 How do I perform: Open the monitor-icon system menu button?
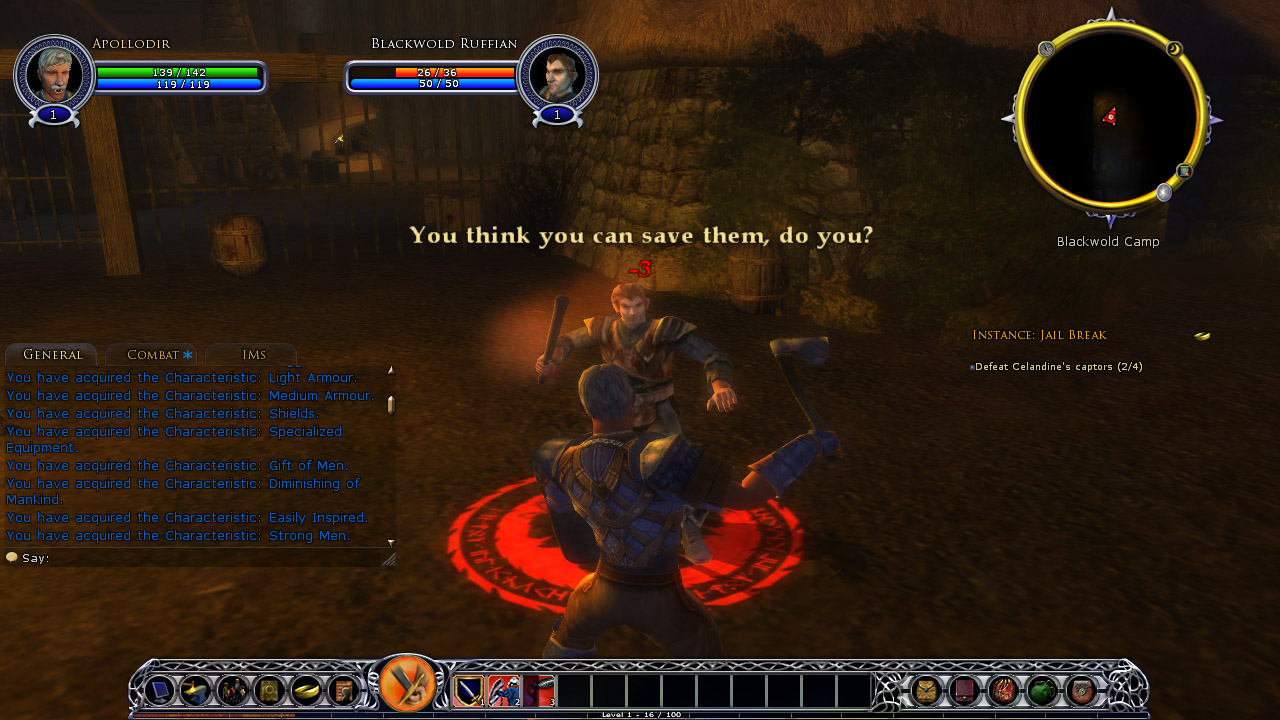[x=159, y=690]
